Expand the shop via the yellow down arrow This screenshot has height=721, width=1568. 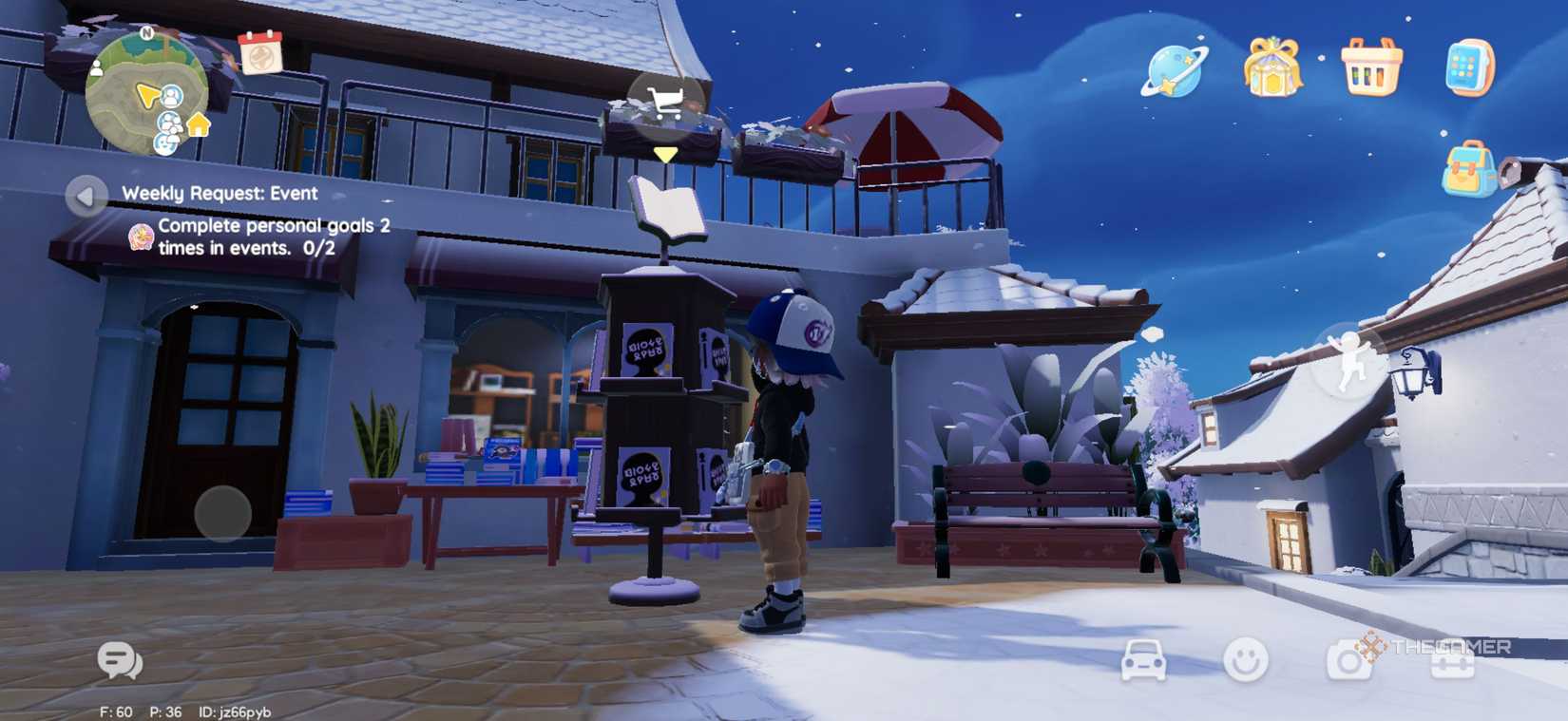tap(665, 152)
